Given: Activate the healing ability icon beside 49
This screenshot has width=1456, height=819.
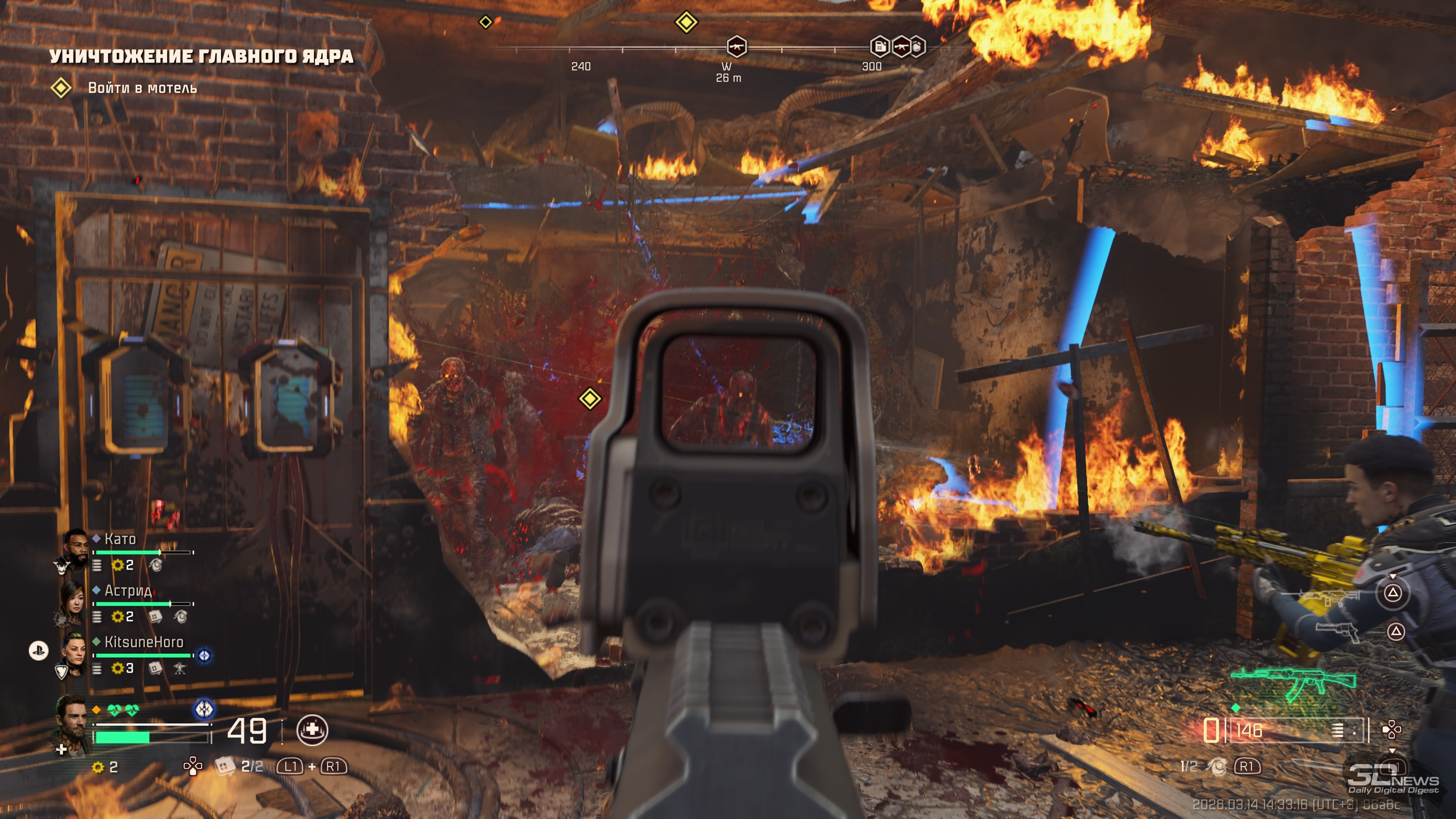Looking at the screenshot, I should 312,730.
